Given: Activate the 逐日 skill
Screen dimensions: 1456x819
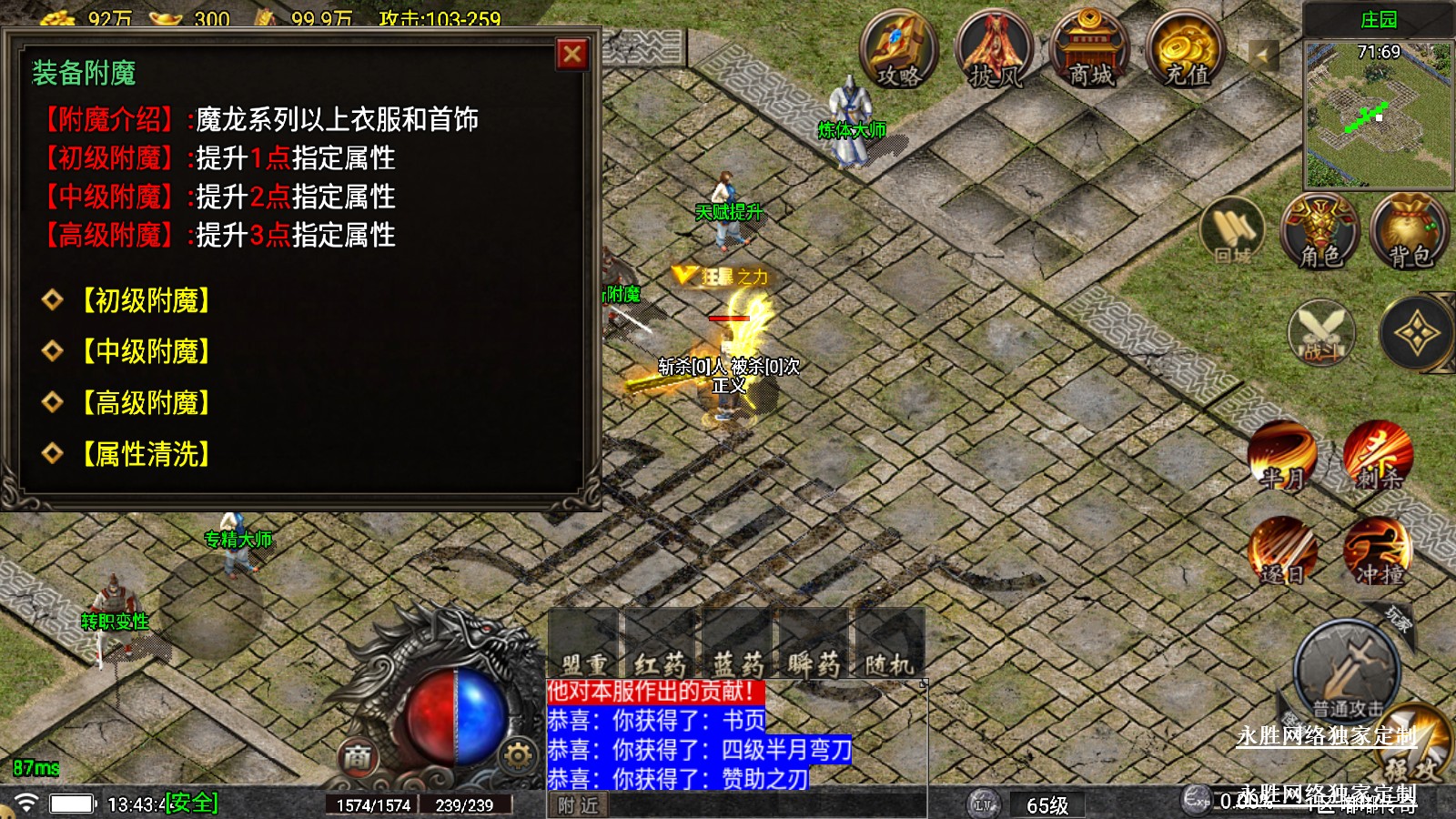Looking at the screenshot, I should click(x=1282, y=551).
